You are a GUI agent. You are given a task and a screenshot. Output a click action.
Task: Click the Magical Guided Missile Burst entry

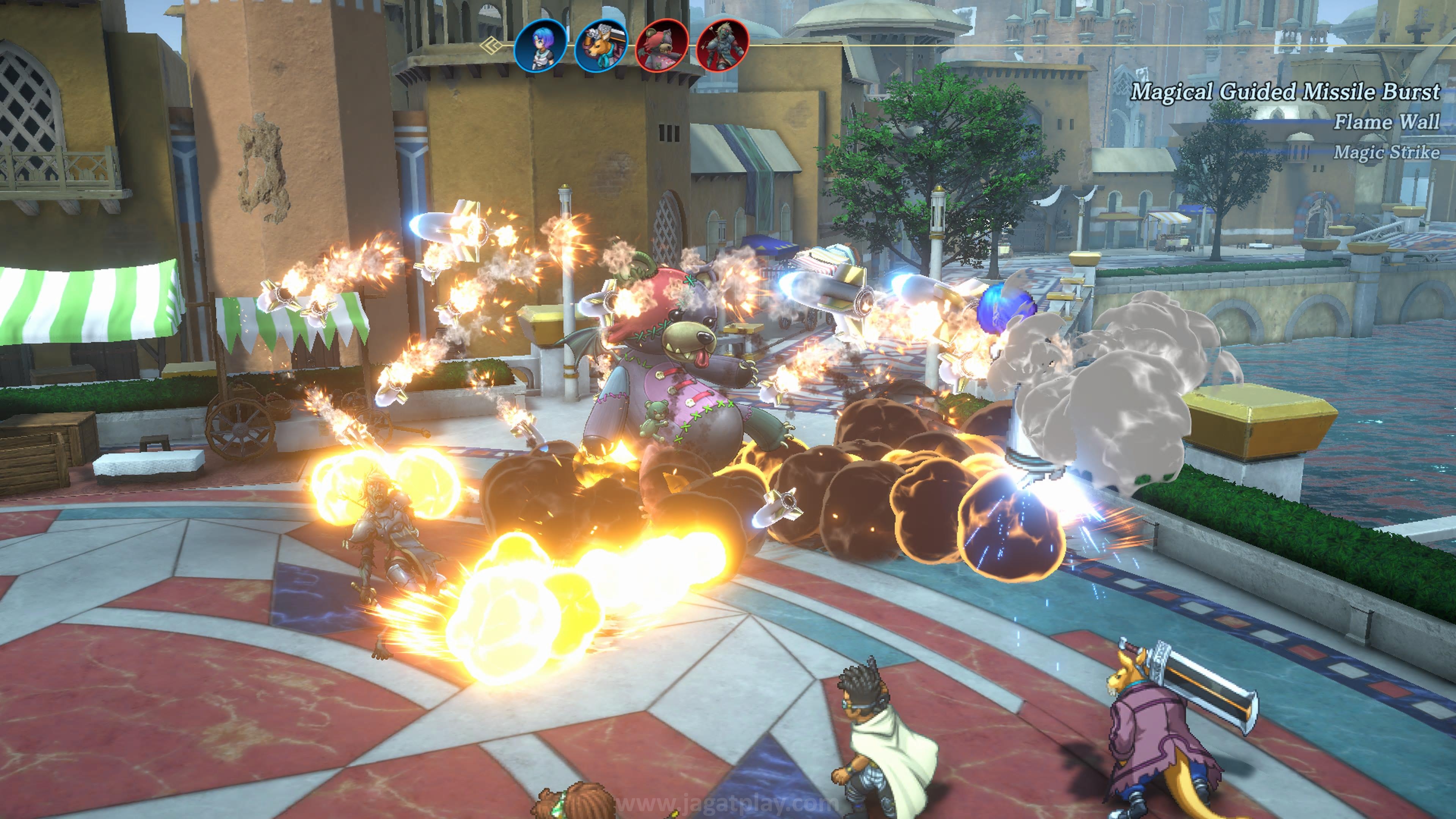(1285, 91)
